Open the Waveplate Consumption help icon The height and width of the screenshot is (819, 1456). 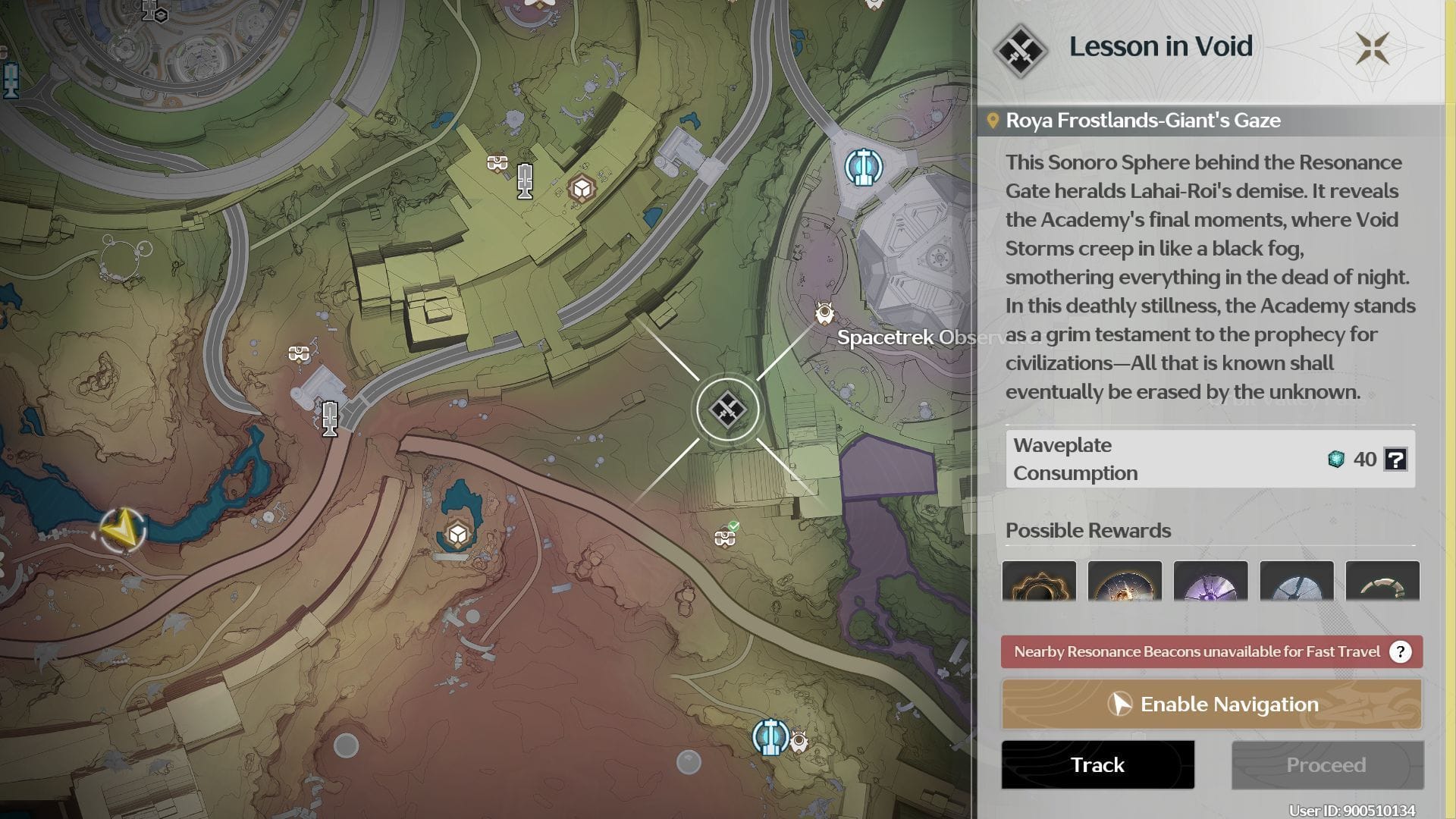[x=1395, y=459]
